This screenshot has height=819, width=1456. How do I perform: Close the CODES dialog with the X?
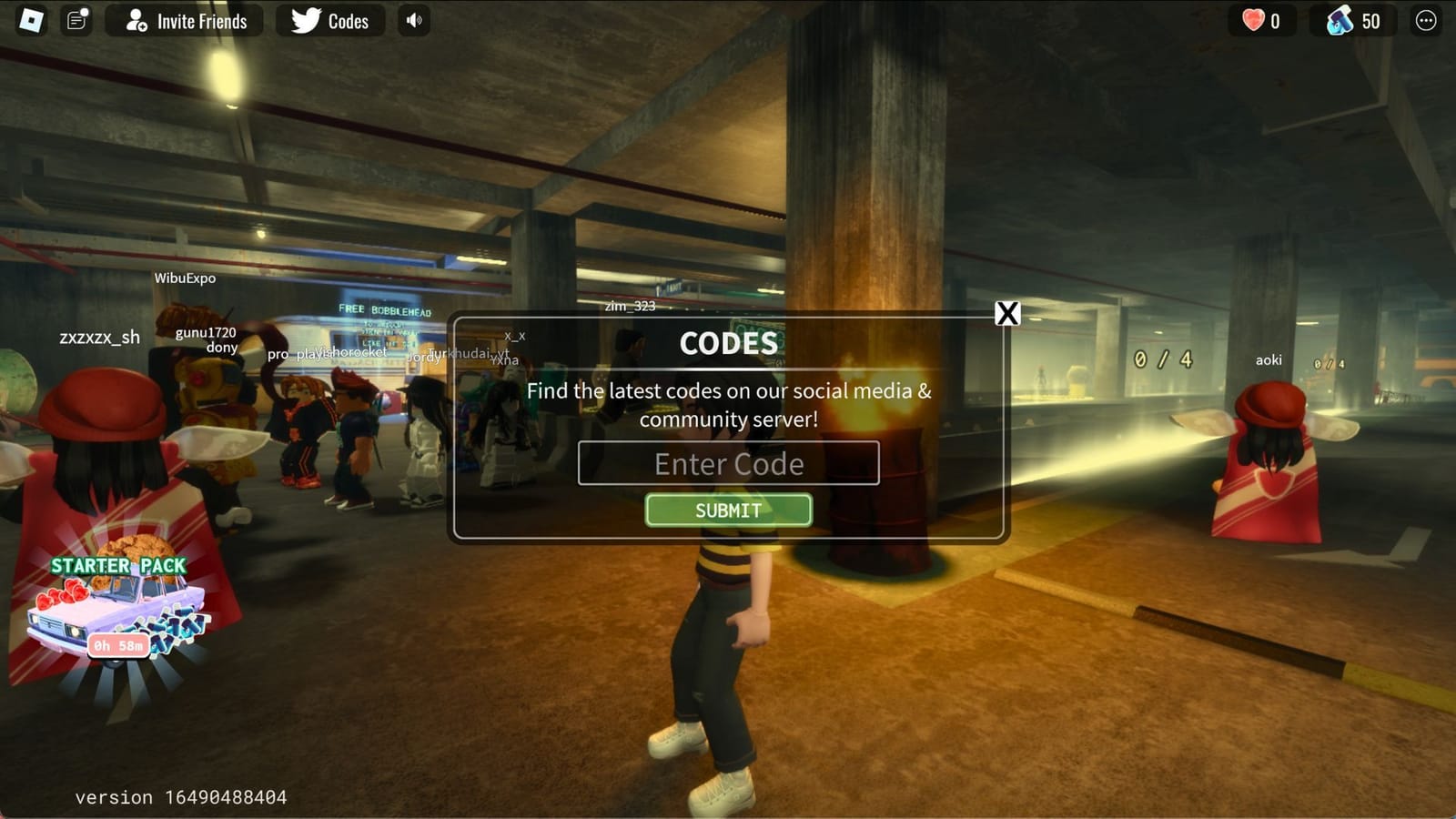(x=1006, y=314)
